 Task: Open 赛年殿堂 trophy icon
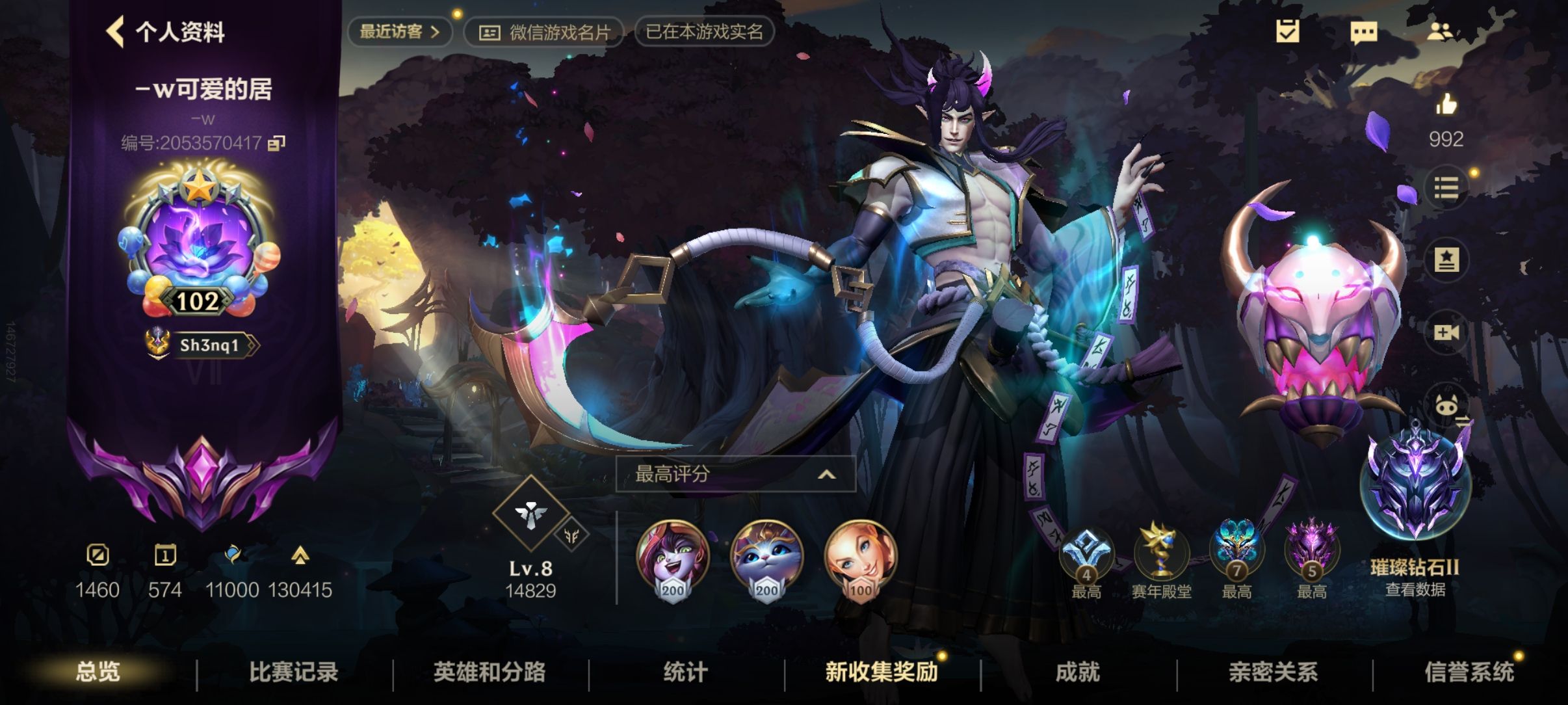pos(1161,553)
